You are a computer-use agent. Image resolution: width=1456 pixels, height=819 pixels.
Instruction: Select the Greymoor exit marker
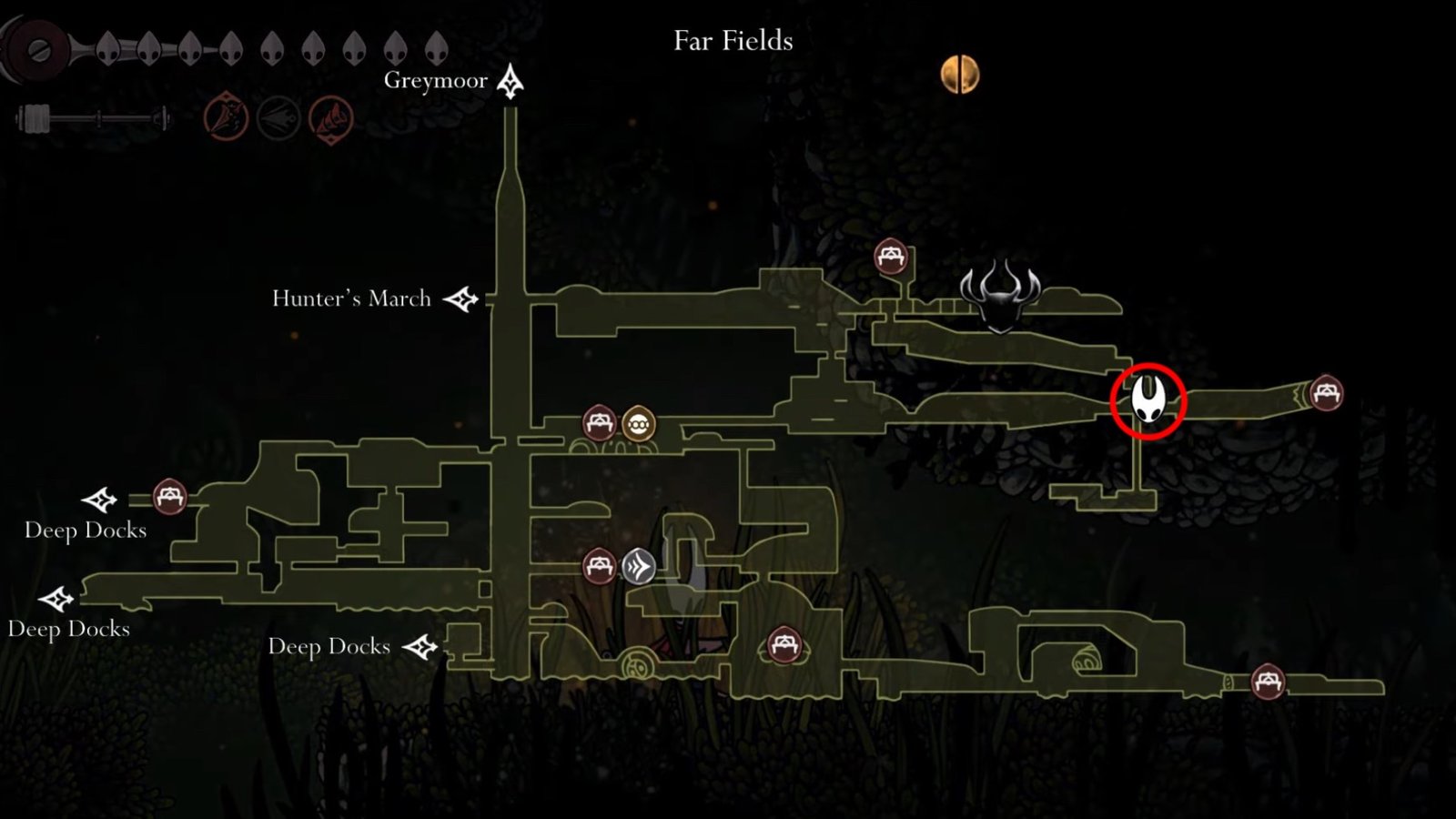click(510, 82)
